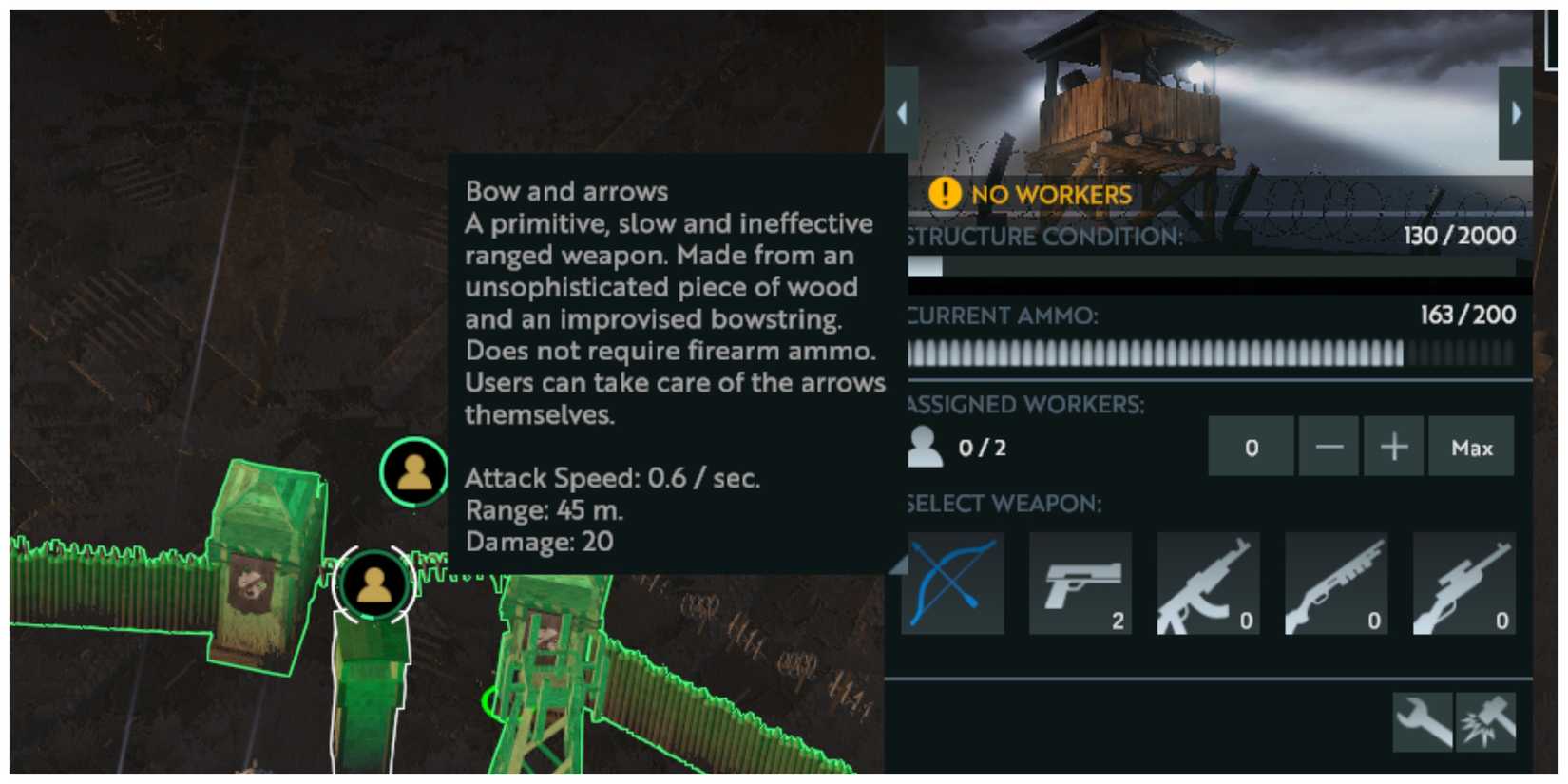Click the highlighted worker portrait above the watchtower
1568x784 pixels.
412,469
